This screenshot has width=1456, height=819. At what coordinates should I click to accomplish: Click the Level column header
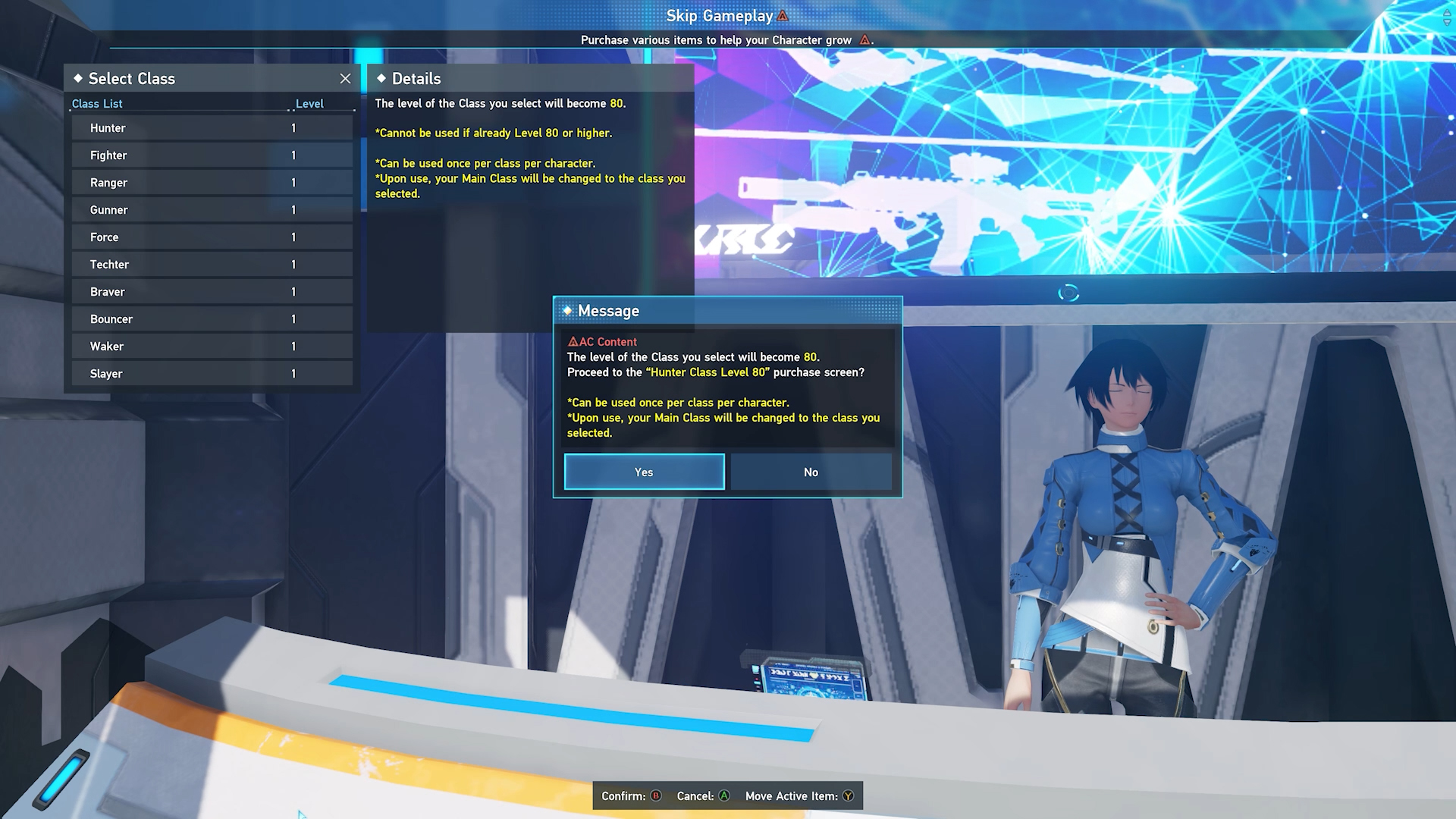click(309, 103)
